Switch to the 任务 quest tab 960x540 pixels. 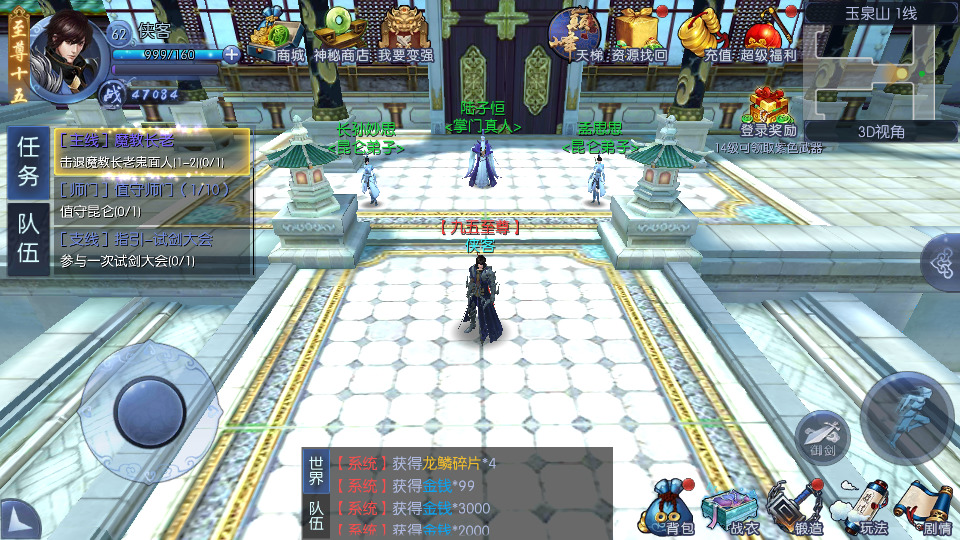pos(28,164)
